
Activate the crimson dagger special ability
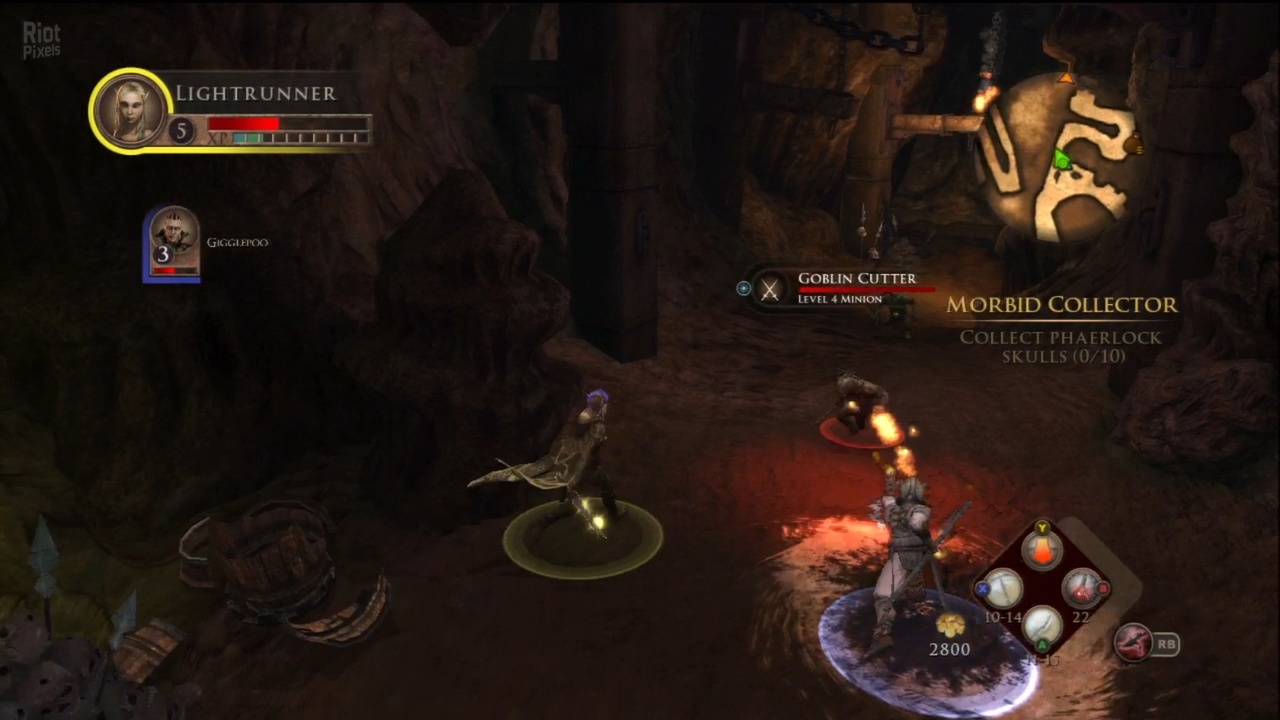(1133, 643)
